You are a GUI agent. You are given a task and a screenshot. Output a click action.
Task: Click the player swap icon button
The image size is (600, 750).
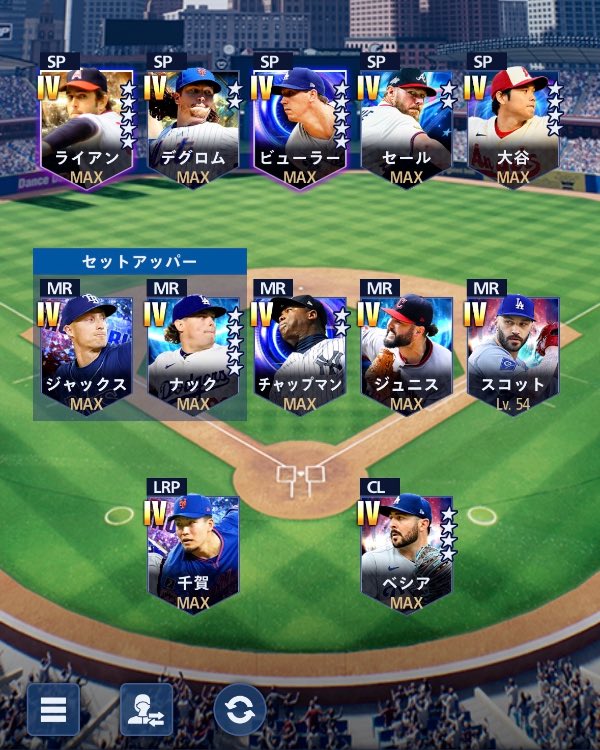[x=147, y=709]
